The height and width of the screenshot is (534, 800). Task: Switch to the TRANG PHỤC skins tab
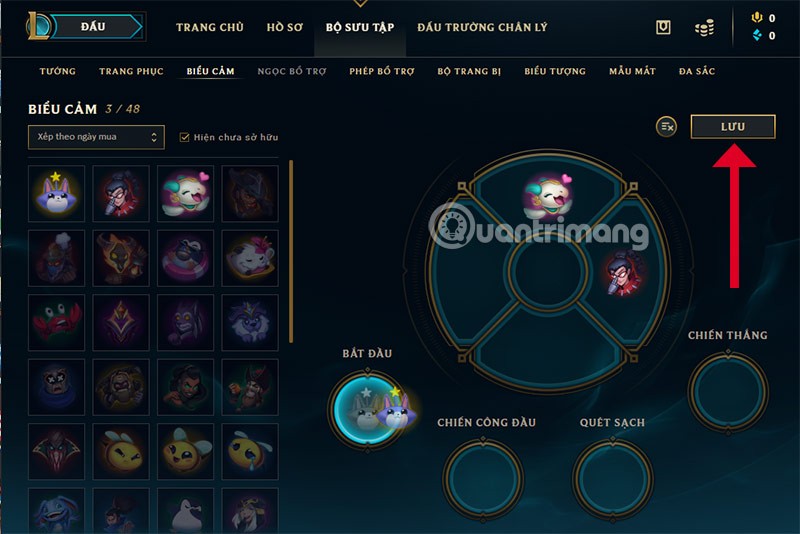pos(130,71)
